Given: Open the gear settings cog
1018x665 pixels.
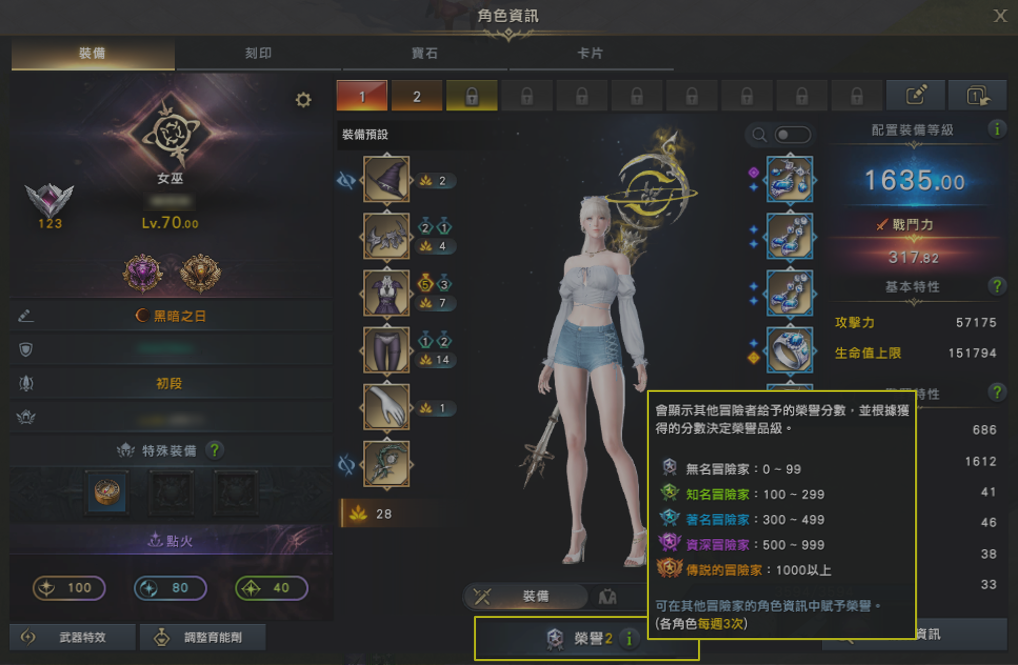Looking at the screenshot, I should tap(303, 100).
